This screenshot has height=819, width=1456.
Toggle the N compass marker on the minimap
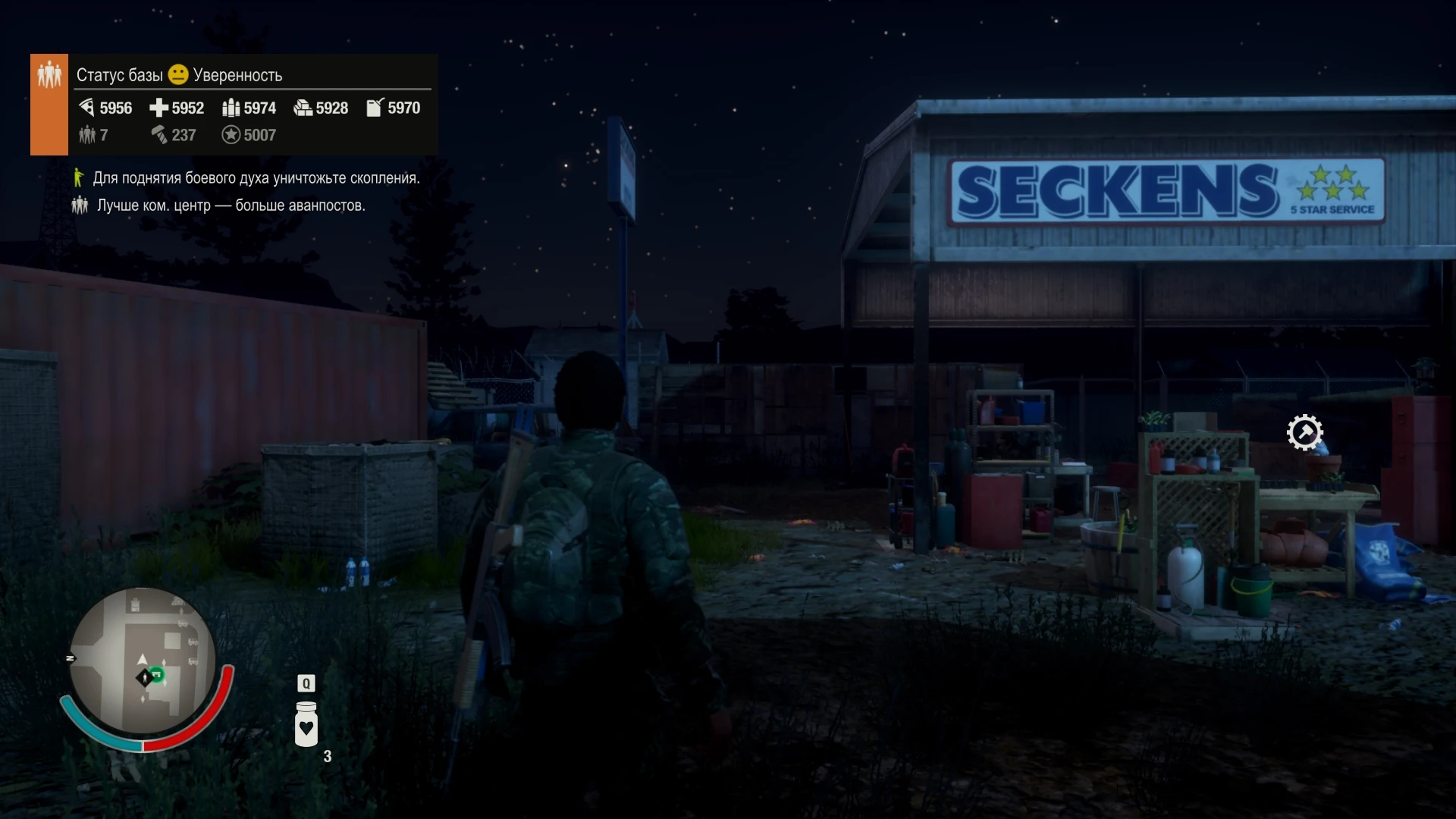(x=71, y=659)
